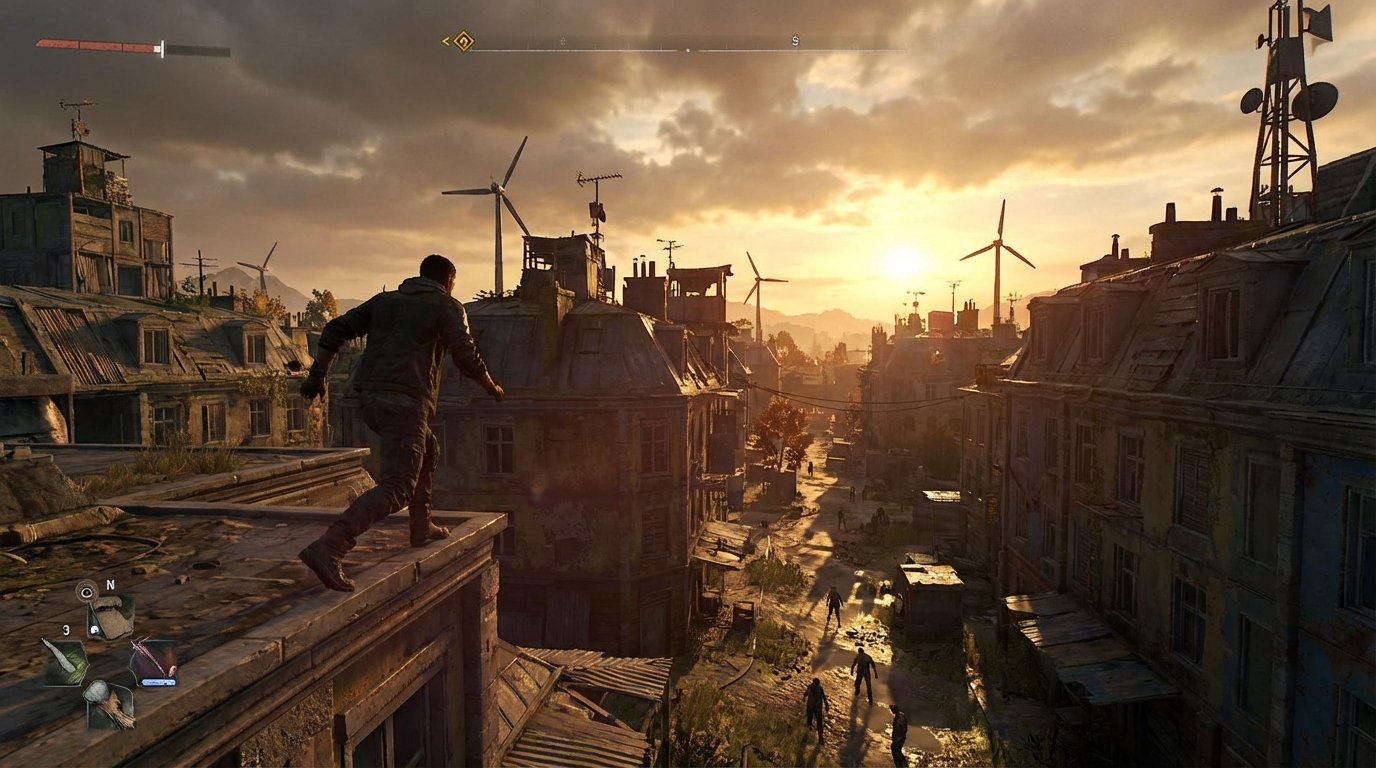Screen dimensions: 1376x768
Task: Click the chevron arrow left of the quest marker
Action: [x=444, y=41]
